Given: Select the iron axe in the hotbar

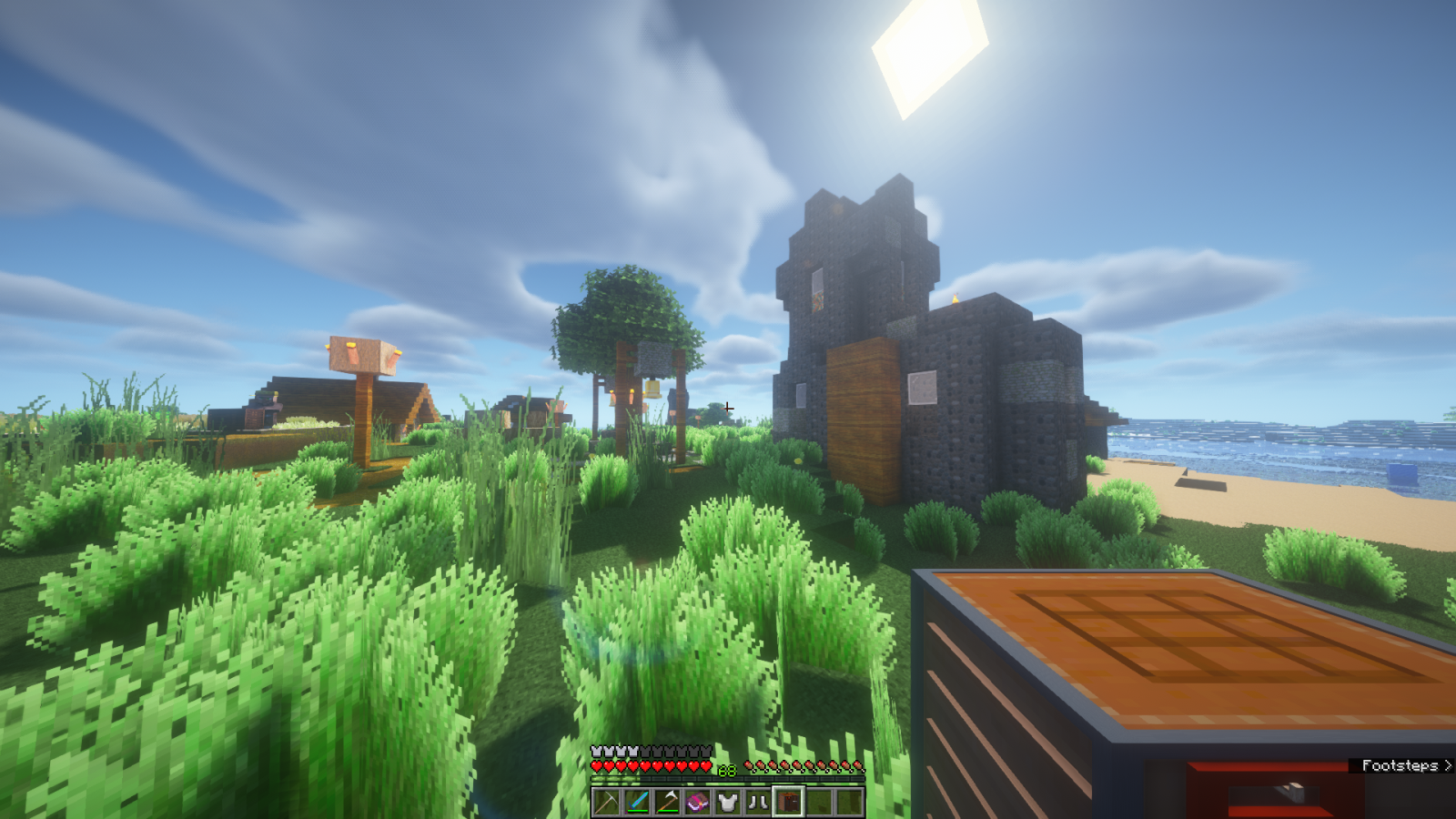Looking at the screenshot, I should (669, 804).
